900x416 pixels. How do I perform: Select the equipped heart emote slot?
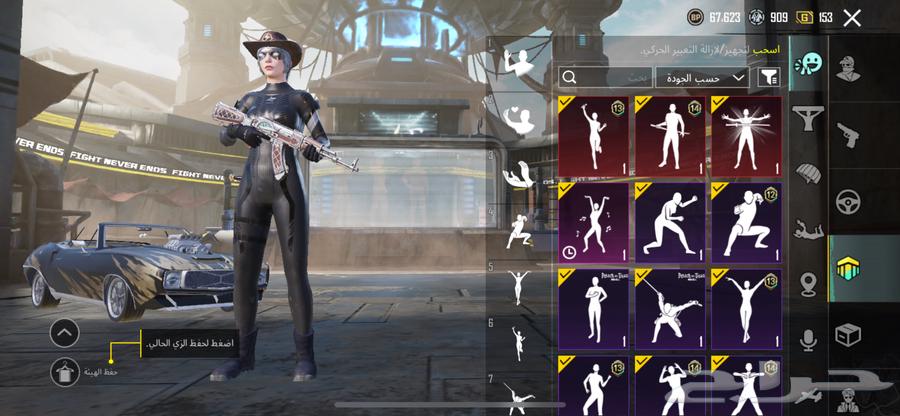pos(519,119)
